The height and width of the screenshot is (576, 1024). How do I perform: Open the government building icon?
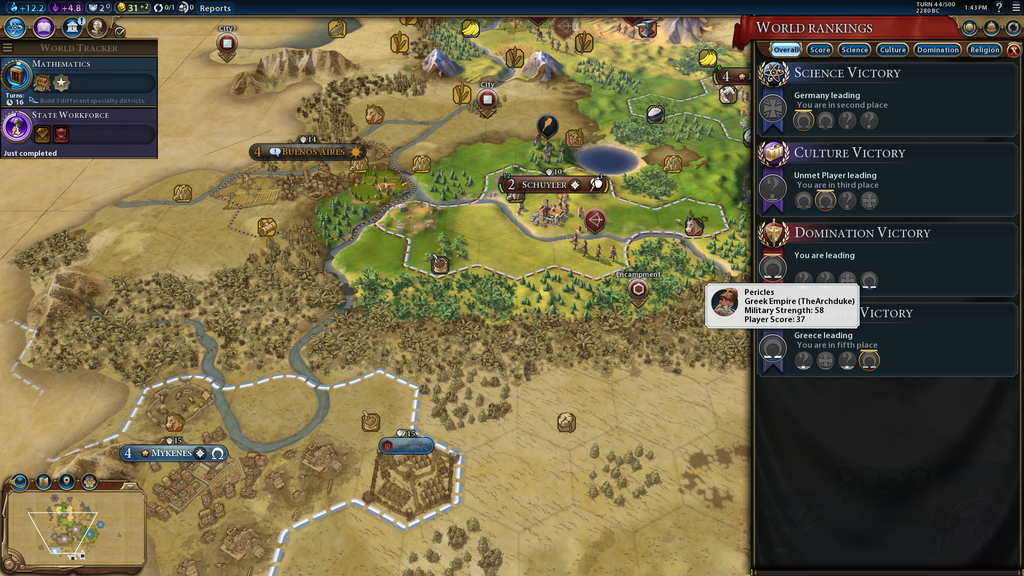(73, 28)
